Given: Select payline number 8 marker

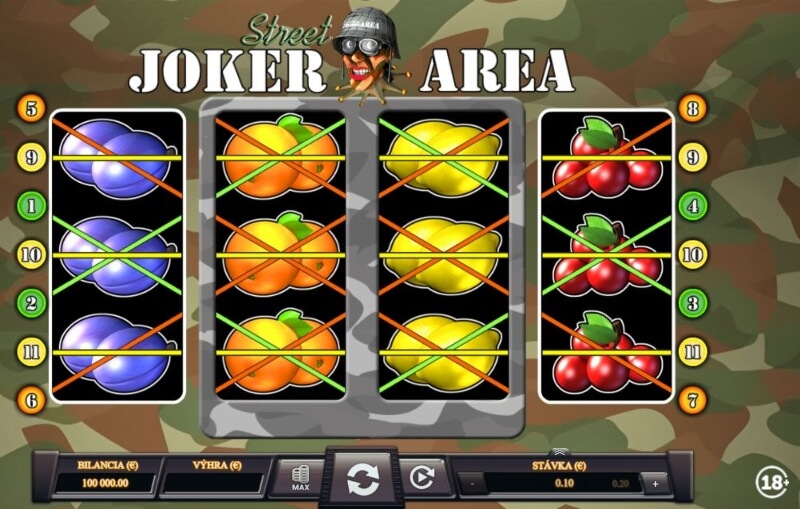Looking at the screenshot, I should tap(692, 107).
